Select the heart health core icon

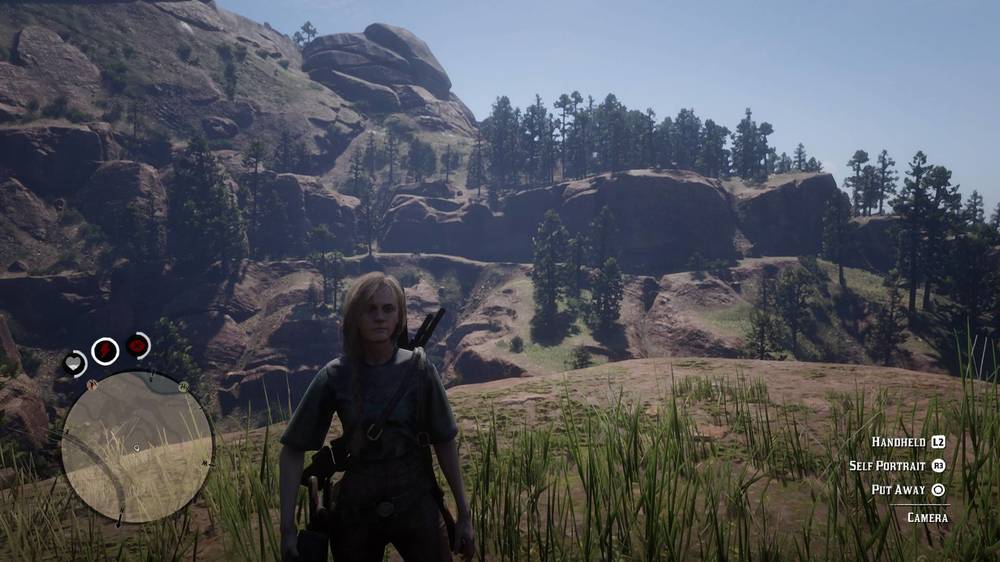(x=75, y=364)
